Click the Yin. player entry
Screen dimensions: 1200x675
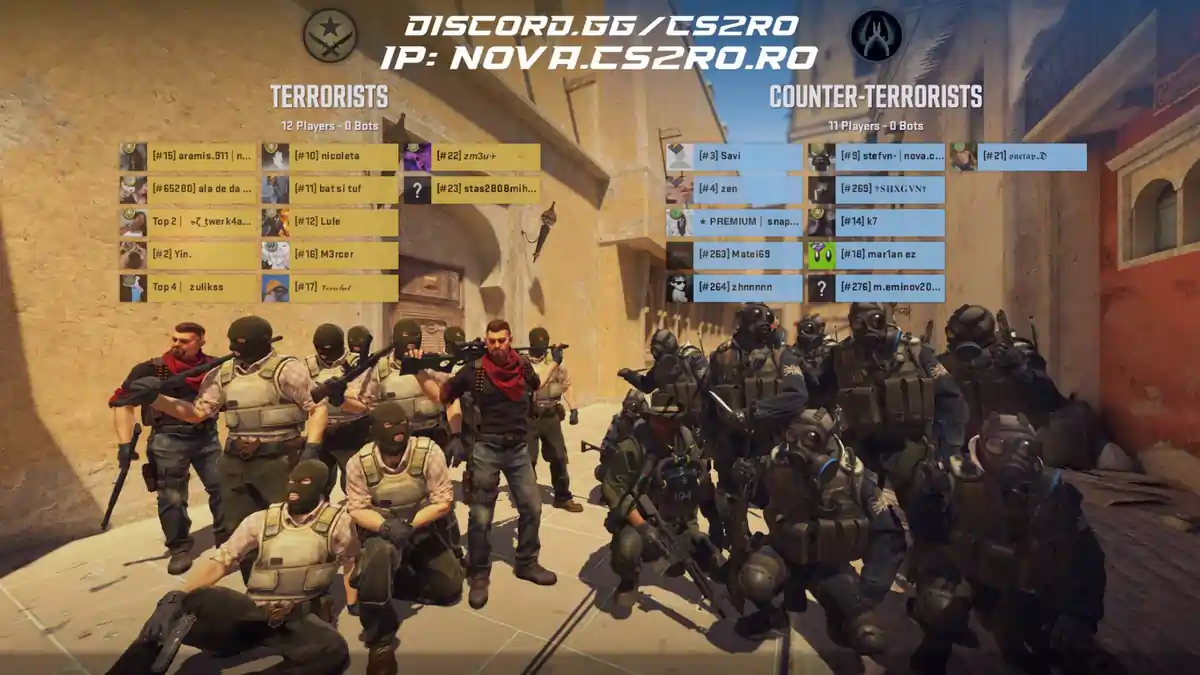click(x=189, y=255)
